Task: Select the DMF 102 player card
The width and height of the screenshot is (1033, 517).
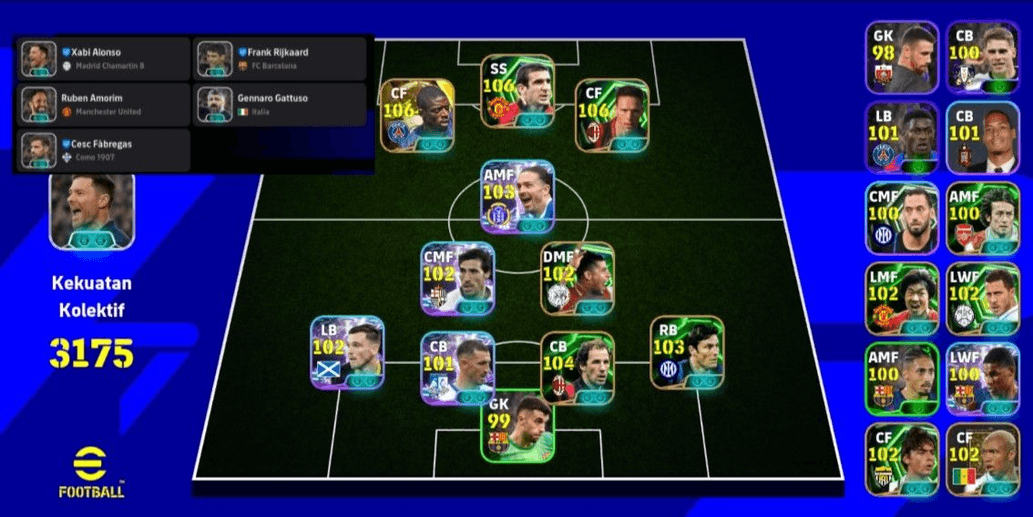Action: [x=577, y=278]
